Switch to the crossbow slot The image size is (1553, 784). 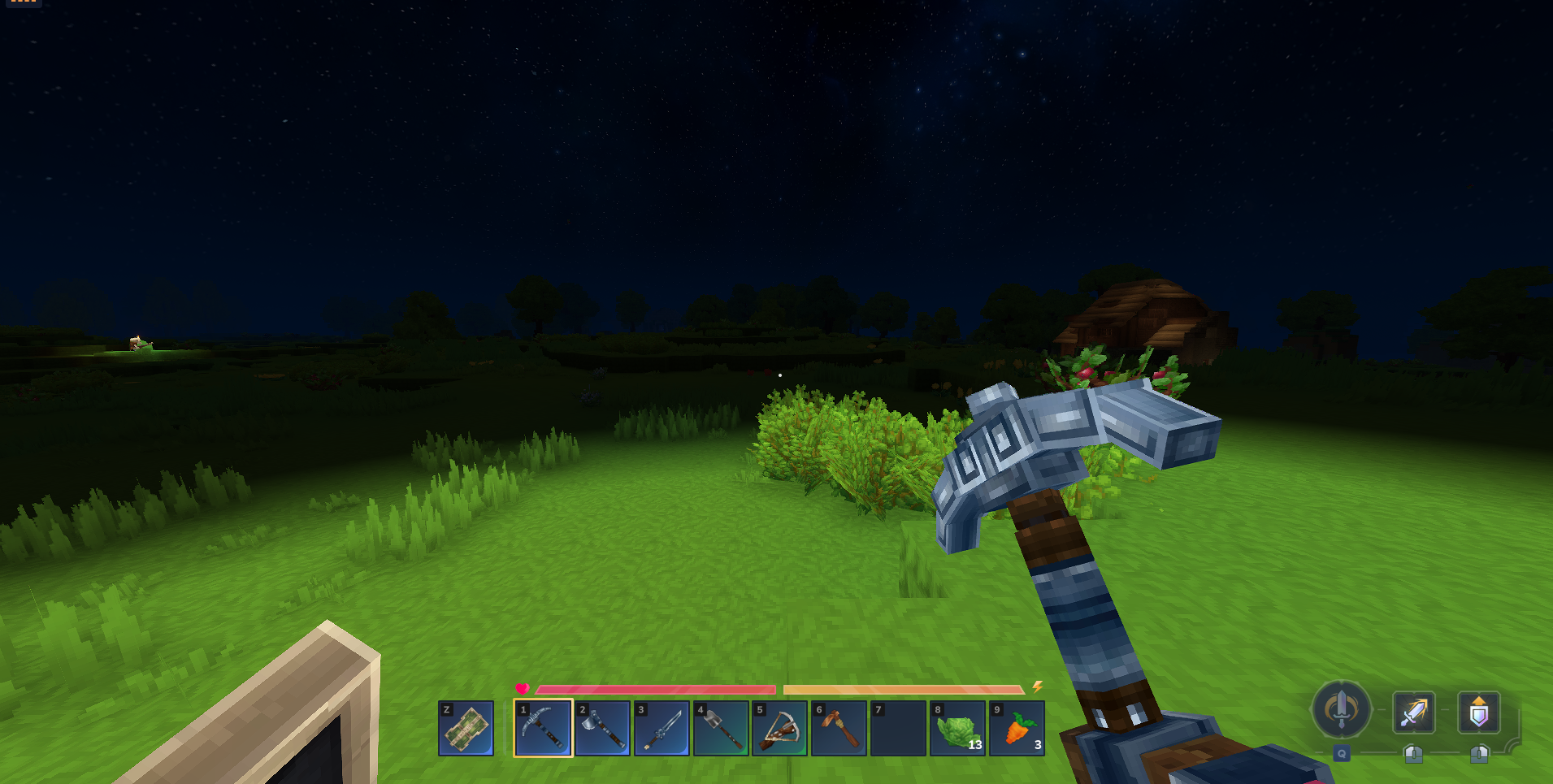pos(779,728)
